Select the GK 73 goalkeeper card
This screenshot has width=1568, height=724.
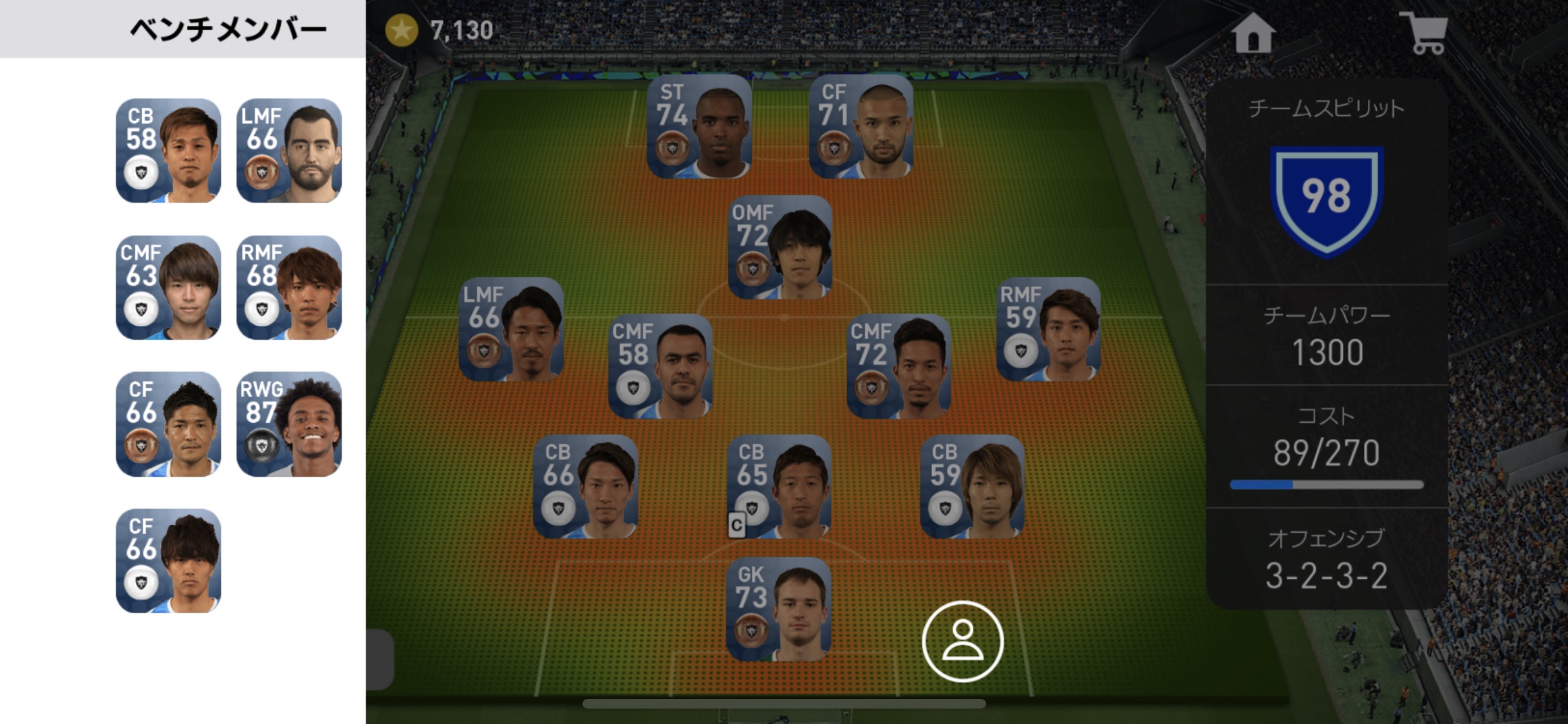click(x=779, y=609)
